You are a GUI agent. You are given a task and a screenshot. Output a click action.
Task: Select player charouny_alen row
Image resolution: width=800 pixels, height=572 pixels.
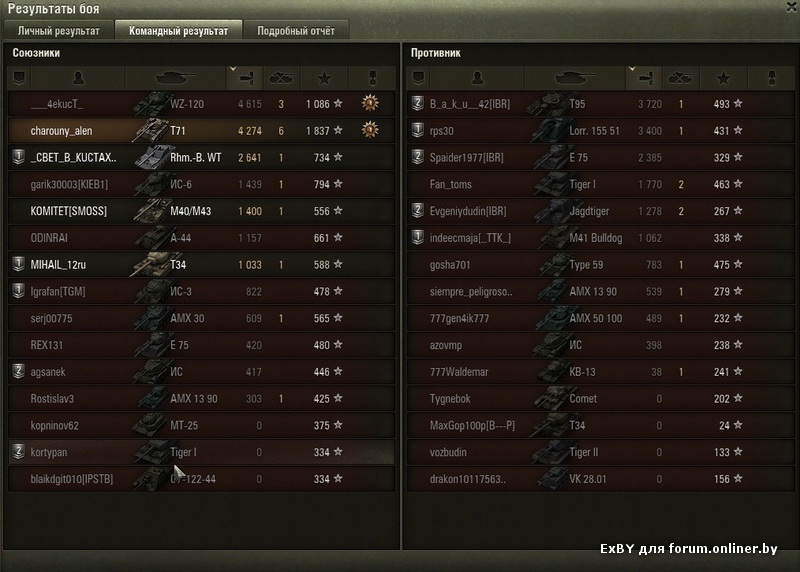(200, 130)
